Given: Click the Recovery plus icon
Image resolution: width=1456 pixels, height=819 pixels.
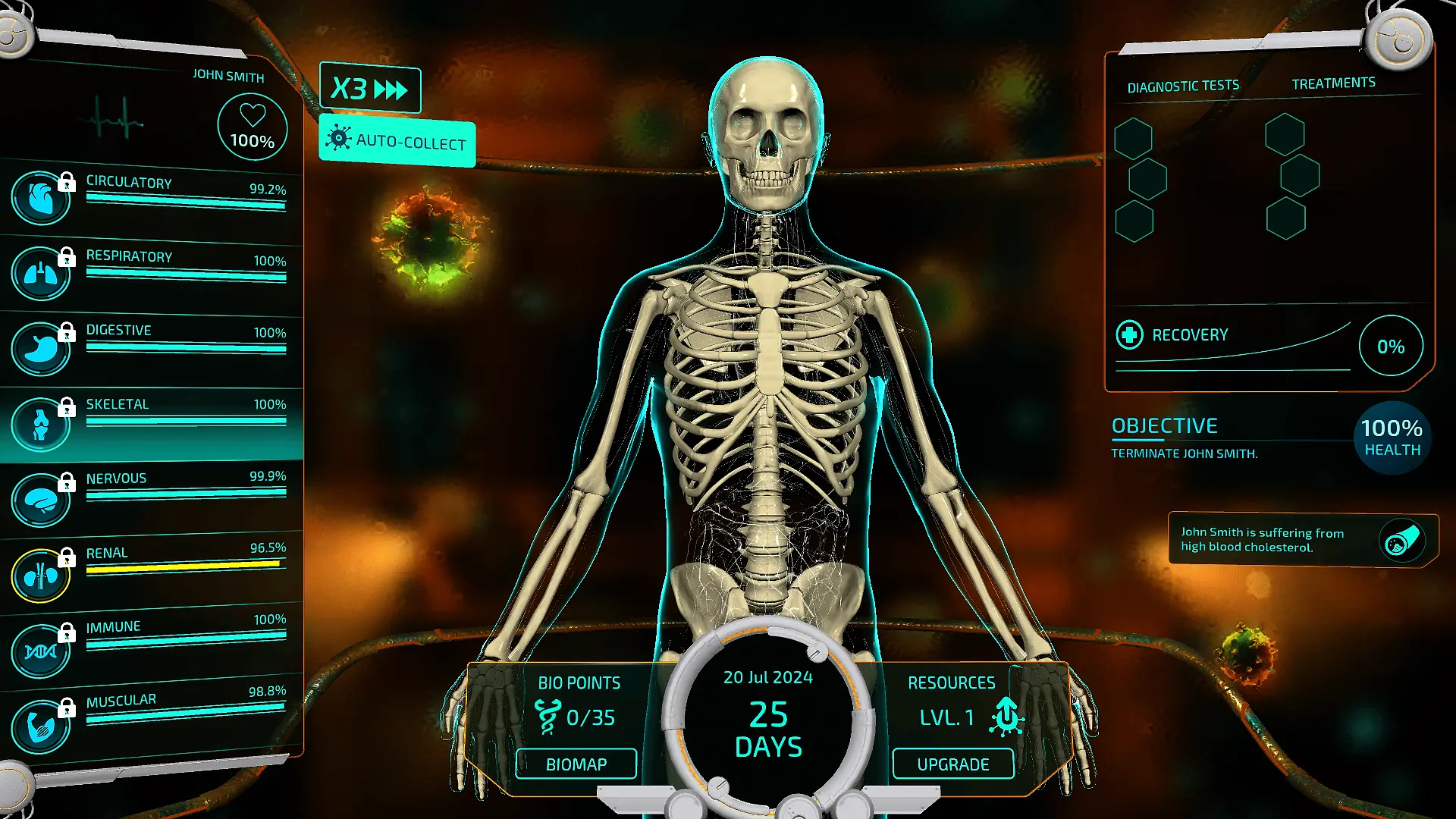Looking at the screenshot, I should point(1129,334).
